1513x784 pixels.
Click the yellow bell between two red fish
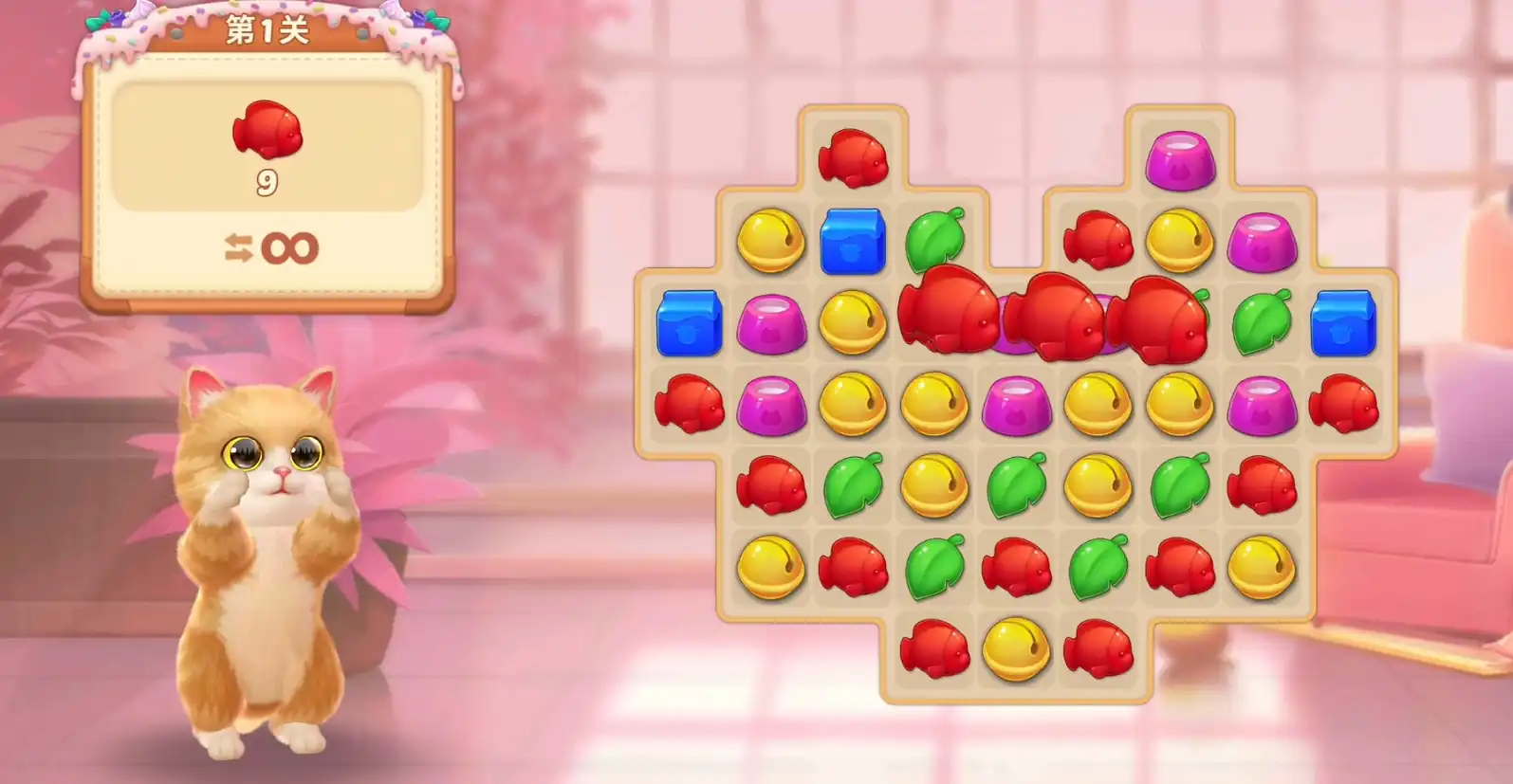click(1016, 649)
